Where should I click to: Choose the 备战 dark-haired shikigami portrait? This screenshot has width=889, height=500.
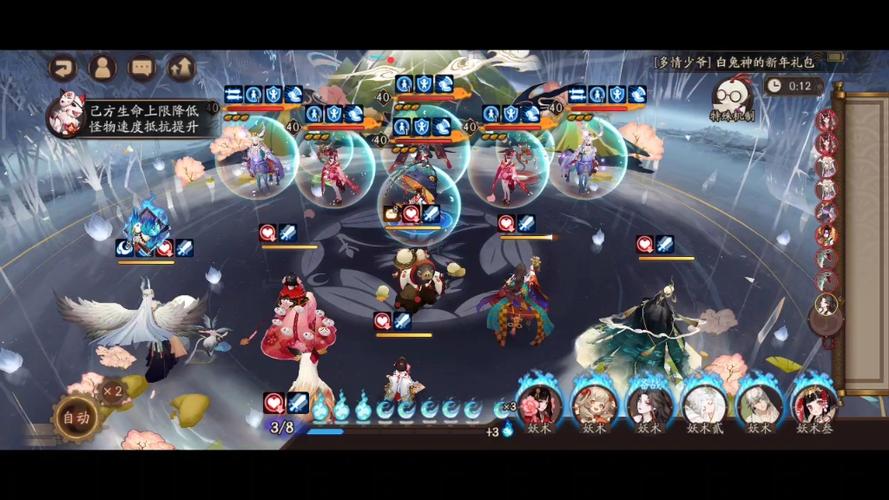pyautogui.click(x=649, y=404)
